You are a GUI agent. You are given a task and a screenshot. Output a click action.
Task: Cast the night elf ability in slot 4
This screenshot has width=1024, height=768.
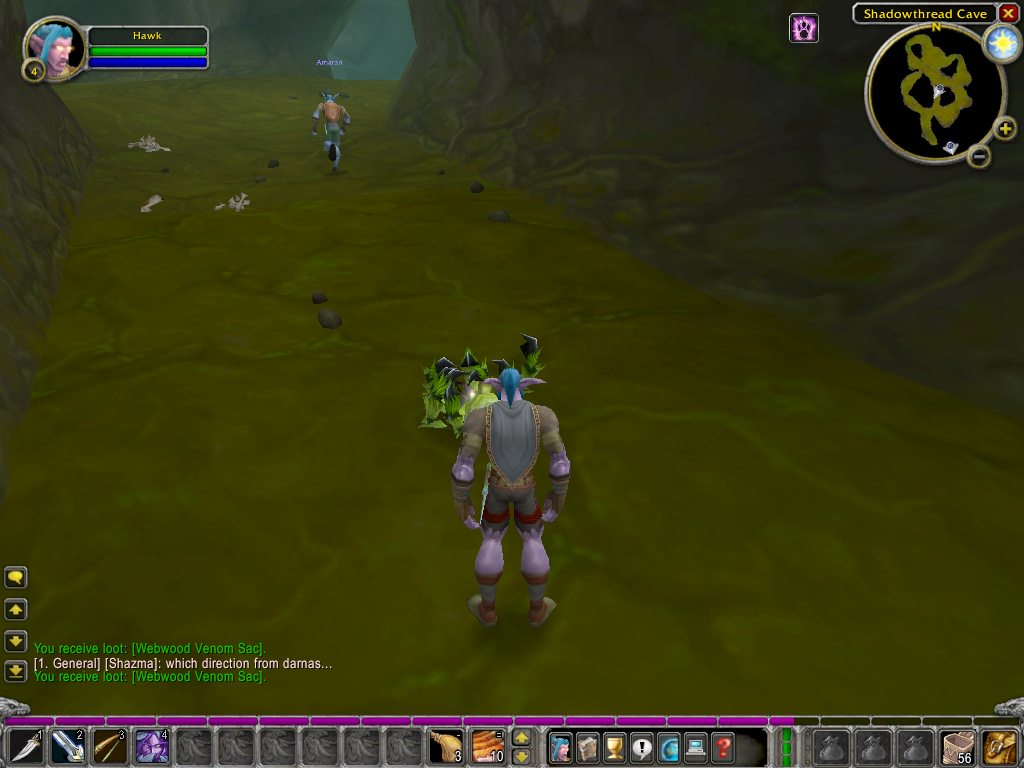(x=152, y=747)
